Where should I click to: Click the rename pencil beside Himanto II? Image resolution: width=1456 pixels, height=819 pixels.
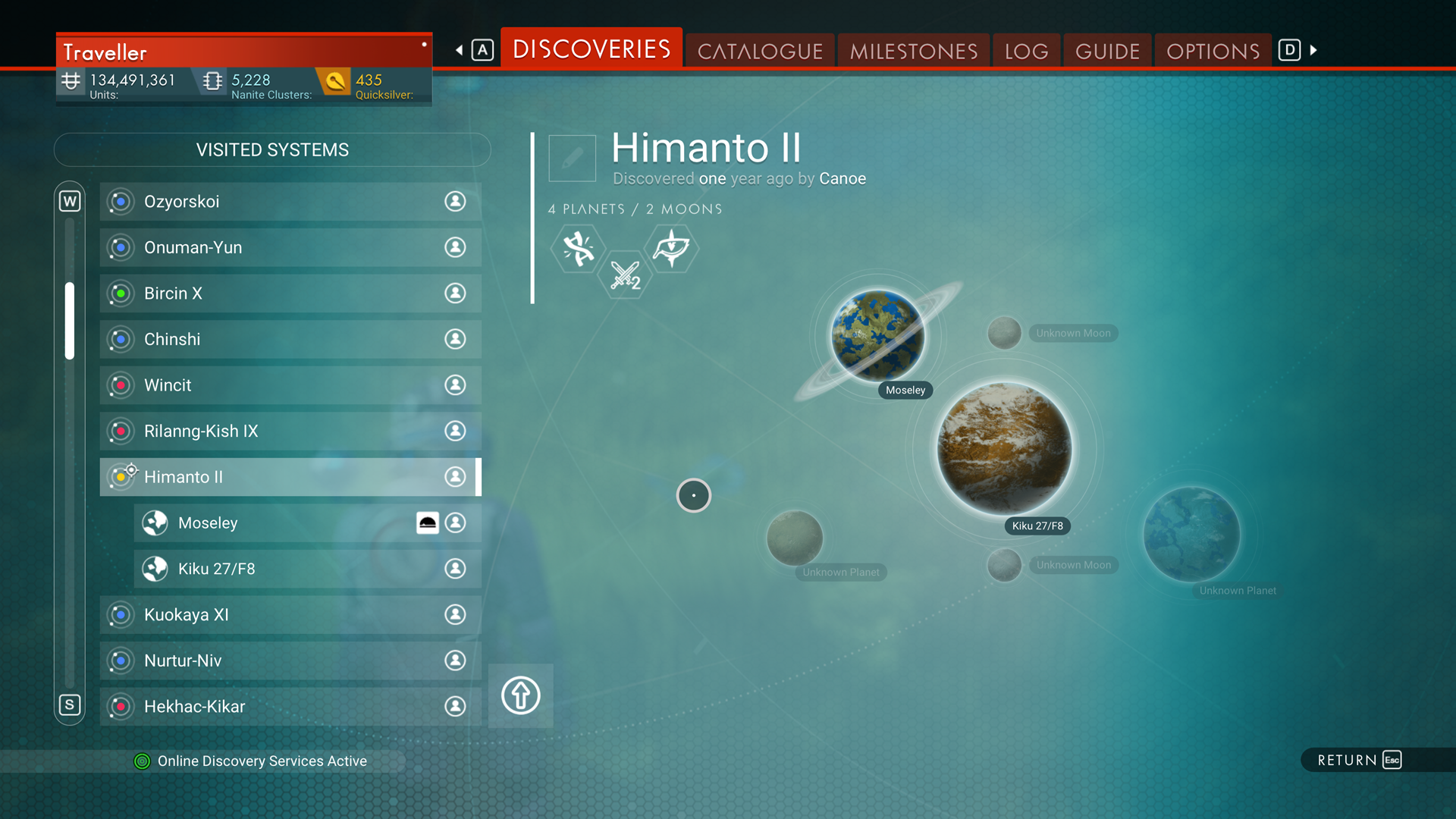572,158
